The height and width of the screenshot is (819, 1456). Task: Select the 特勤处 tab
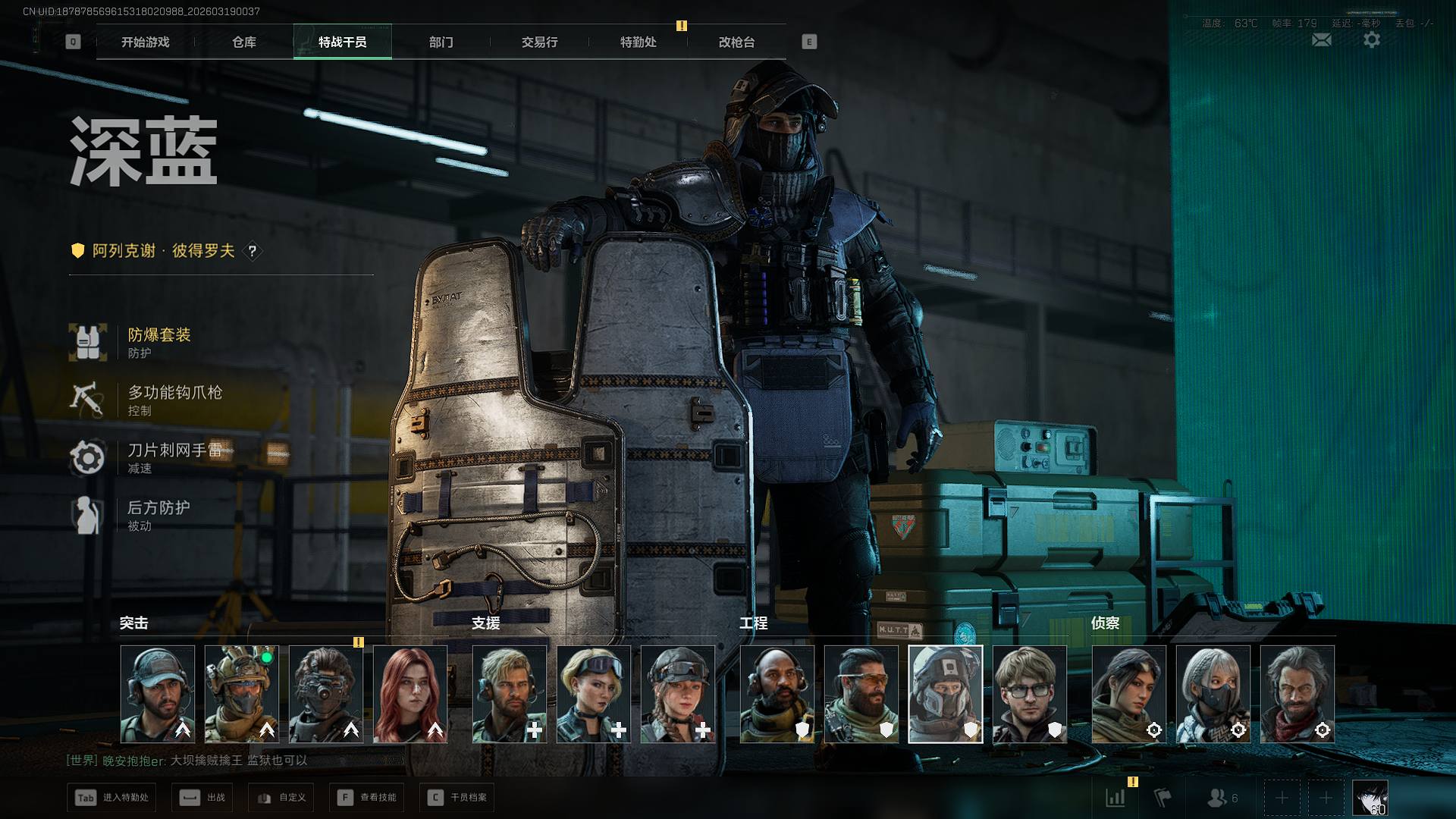click(638, 42)
